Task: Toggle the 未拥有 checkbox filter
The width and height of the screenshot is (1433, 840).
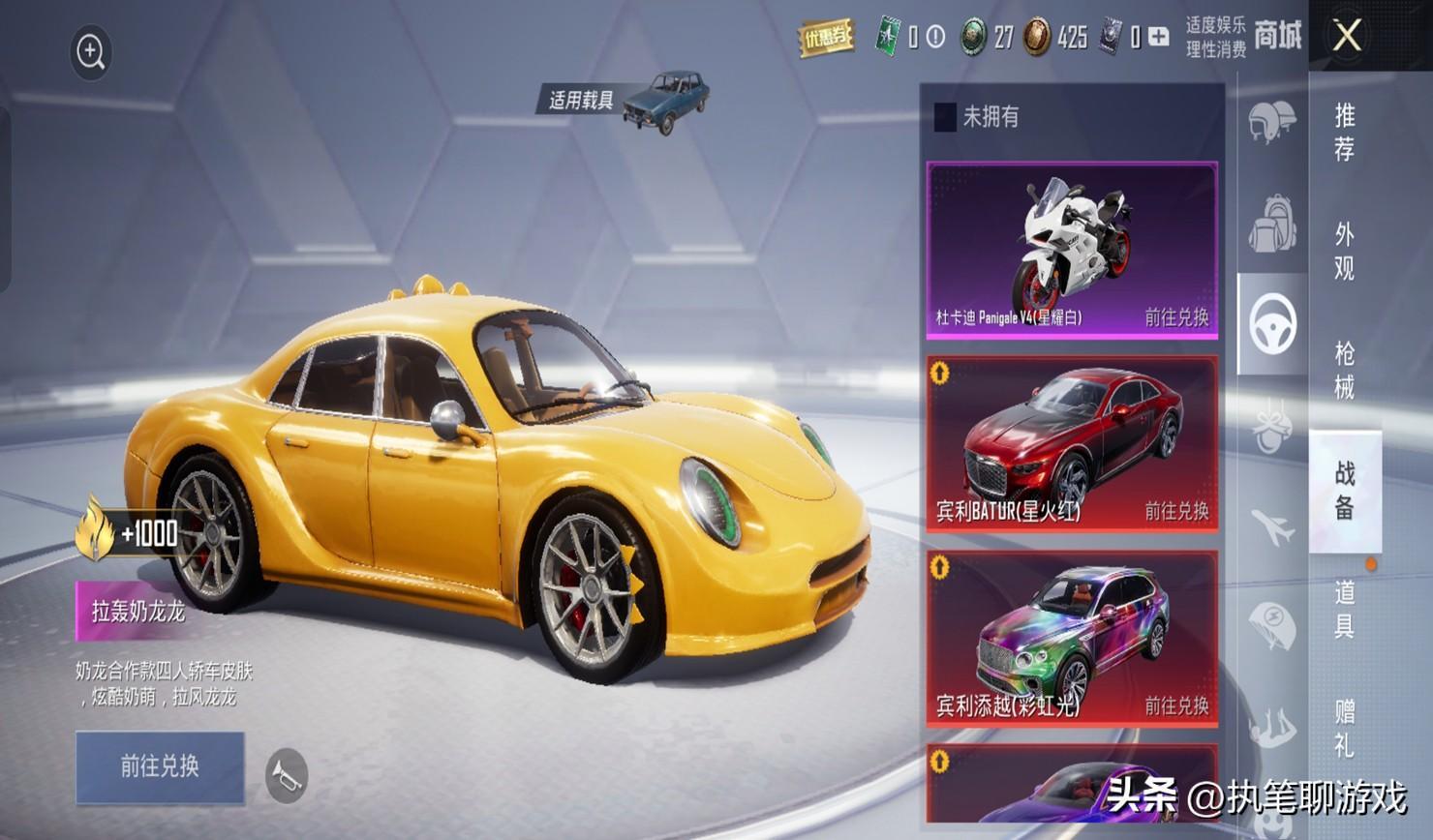Action: 945,117
